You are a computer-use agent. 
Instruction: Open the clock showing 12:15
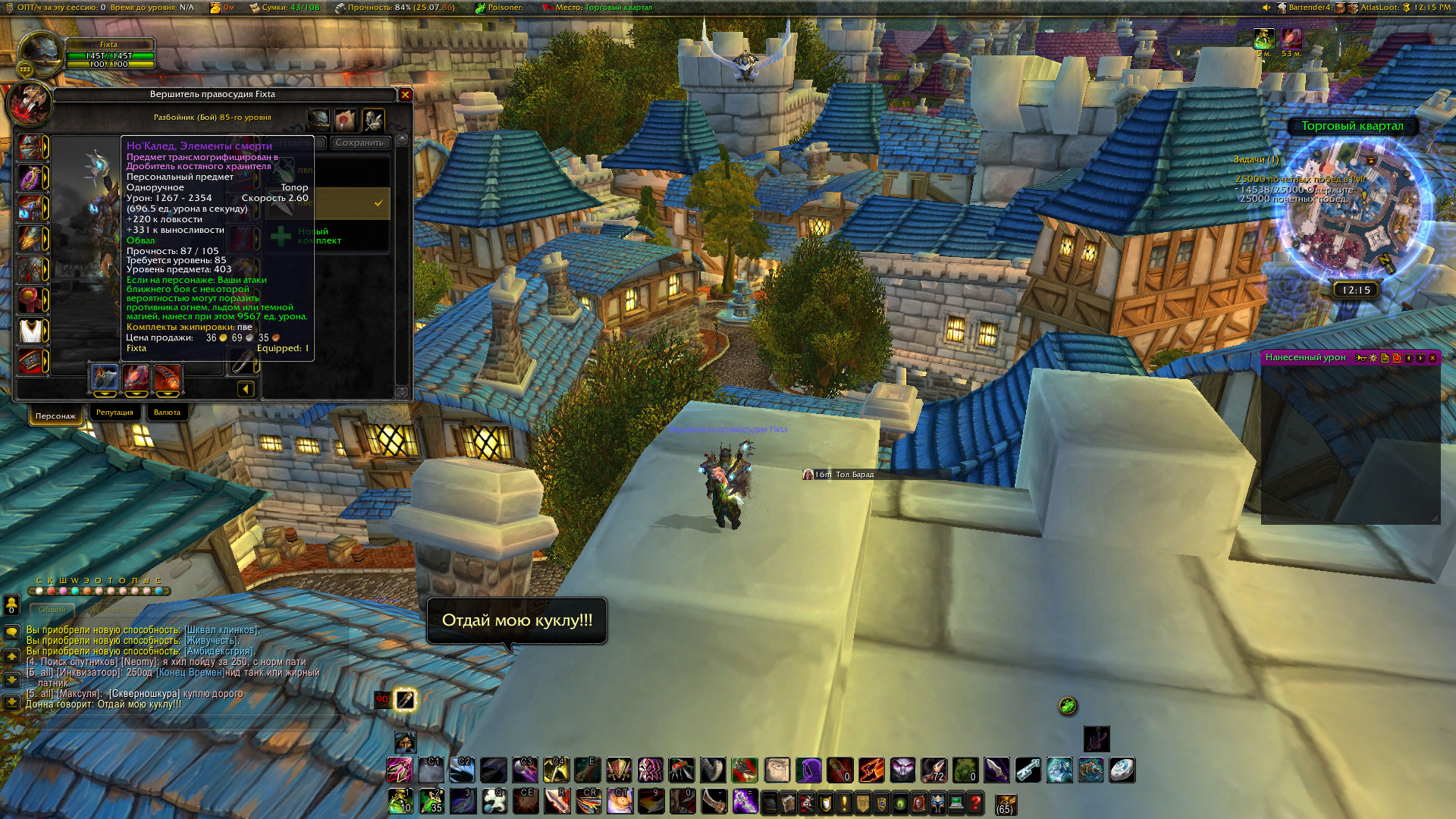(x=1356, y=290)
